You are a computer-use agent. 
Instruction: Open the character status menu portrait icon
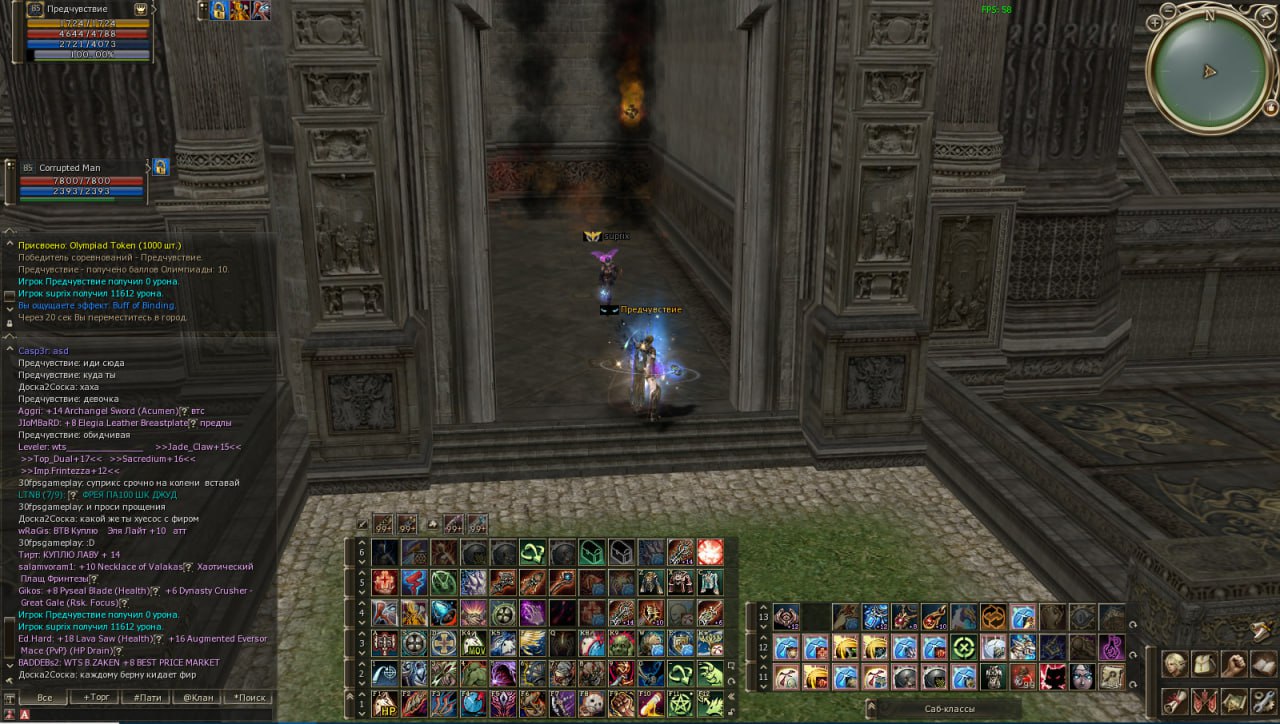(1174, 663)
